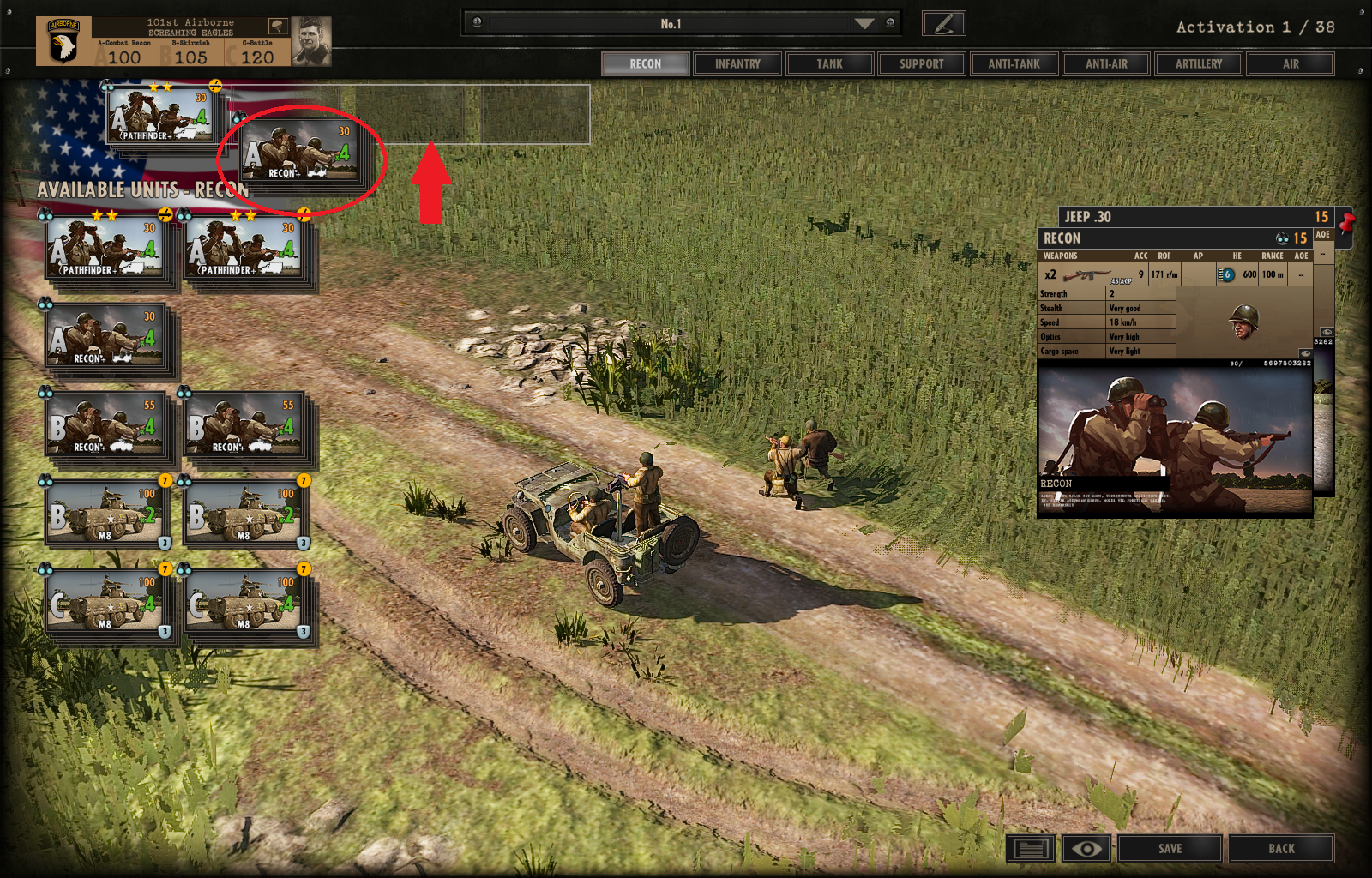This screenshot has height=878, width=1372.
Task: Toggle the eye view button
Action: tap(1086, 849)
